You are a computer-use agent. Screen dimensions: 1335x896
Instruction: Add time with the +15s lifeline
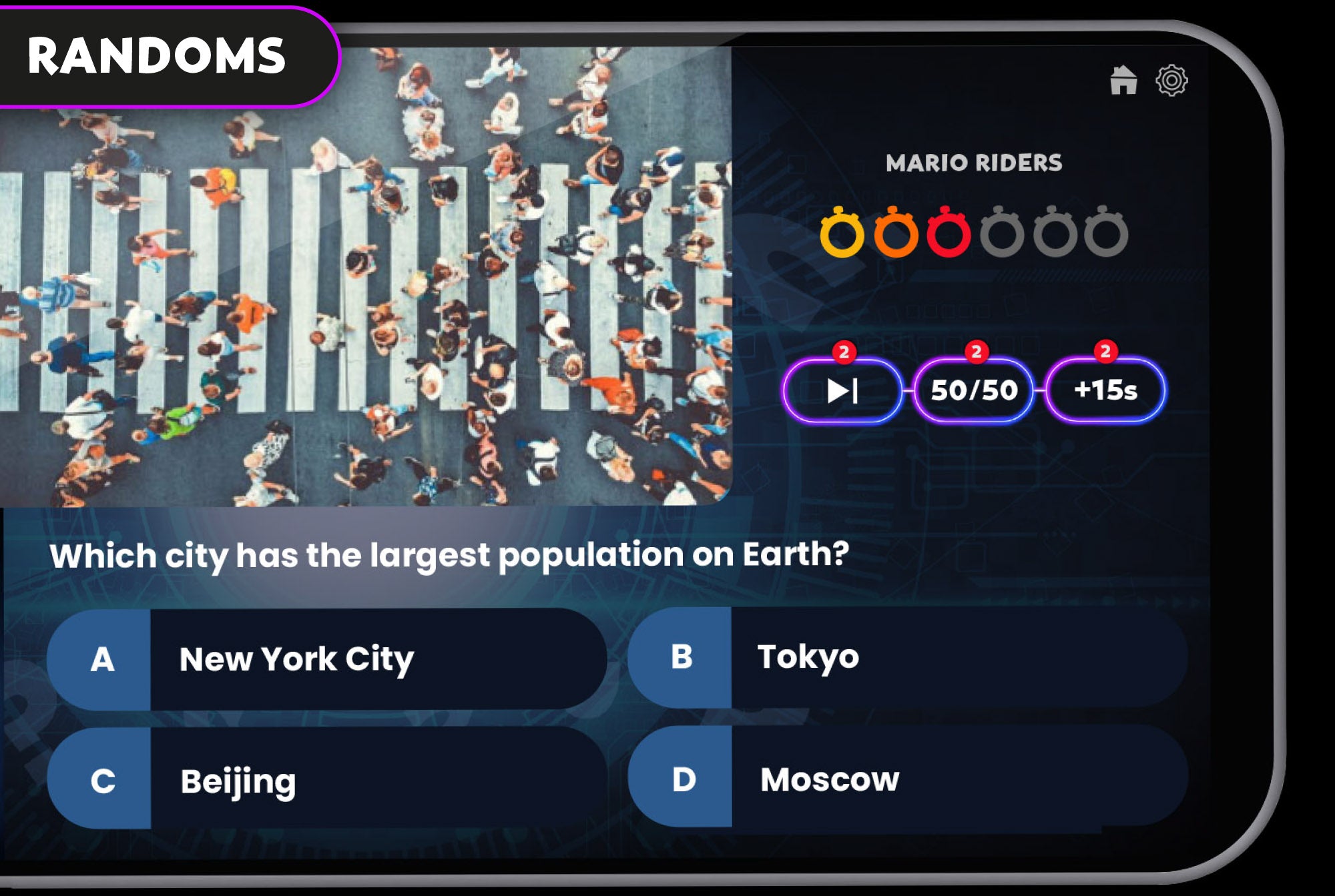tap(1105, 391)
